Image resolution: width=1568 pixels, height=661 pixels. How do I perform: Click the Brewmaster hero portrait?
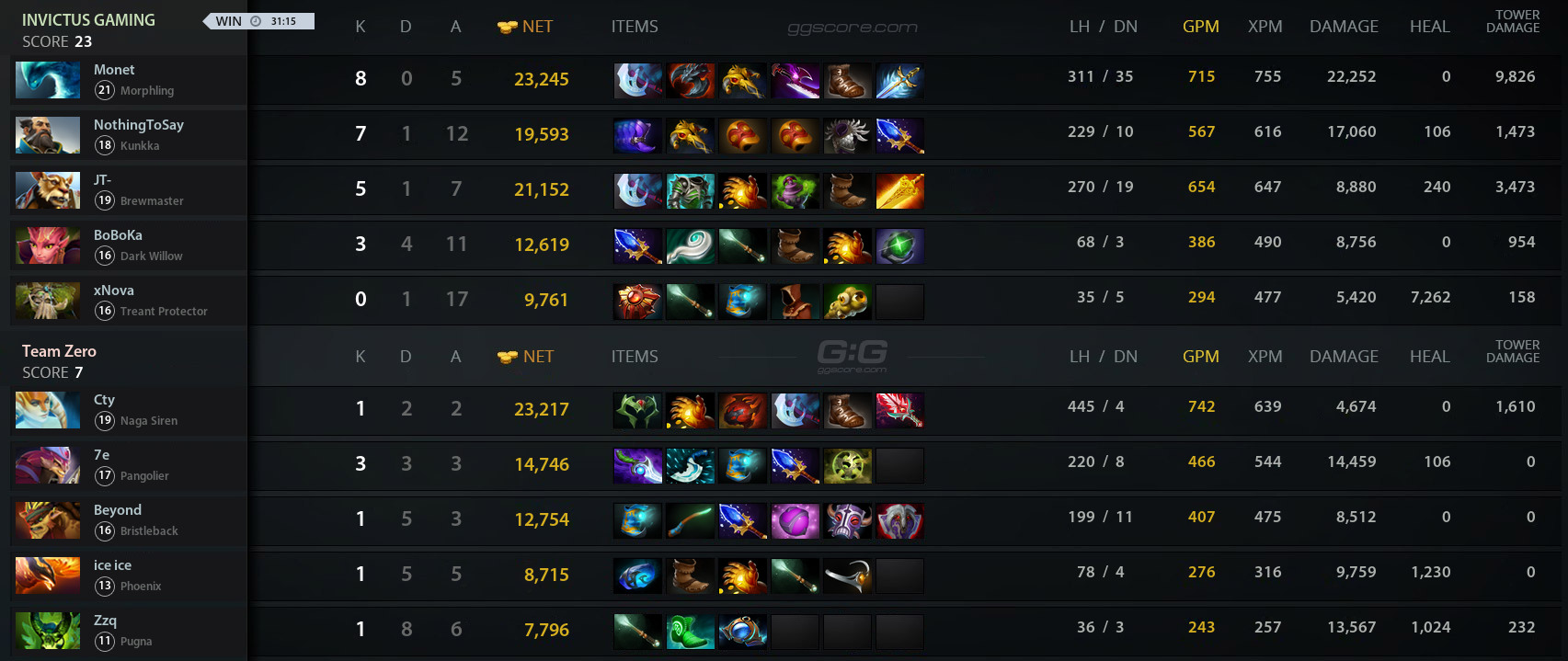(48, 190)
